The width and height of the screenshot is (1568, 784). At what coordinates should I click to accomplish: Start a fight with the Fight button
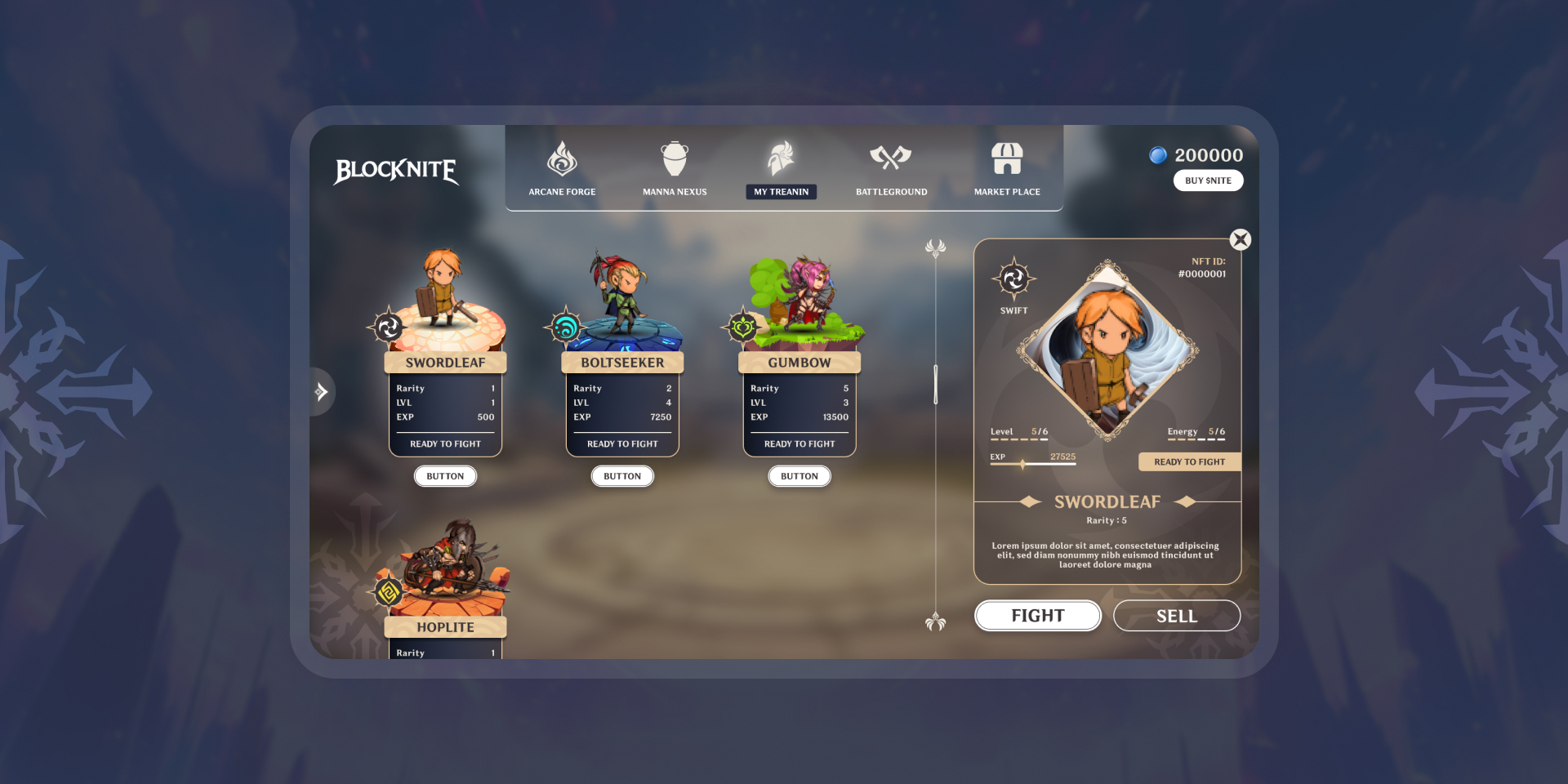1037,616
